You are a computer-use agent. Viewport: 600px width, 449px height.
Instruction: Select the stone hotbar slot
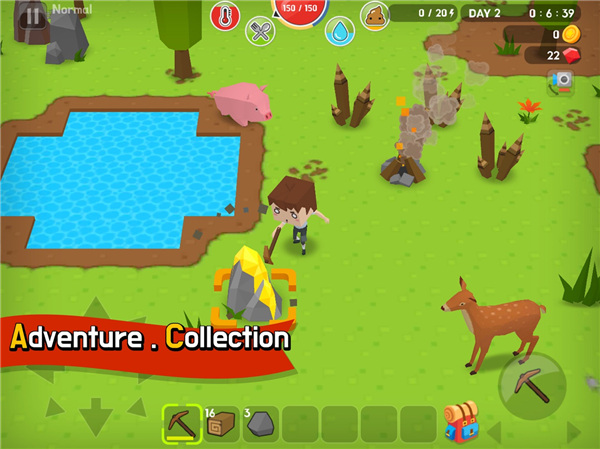[x=260, y=423]
